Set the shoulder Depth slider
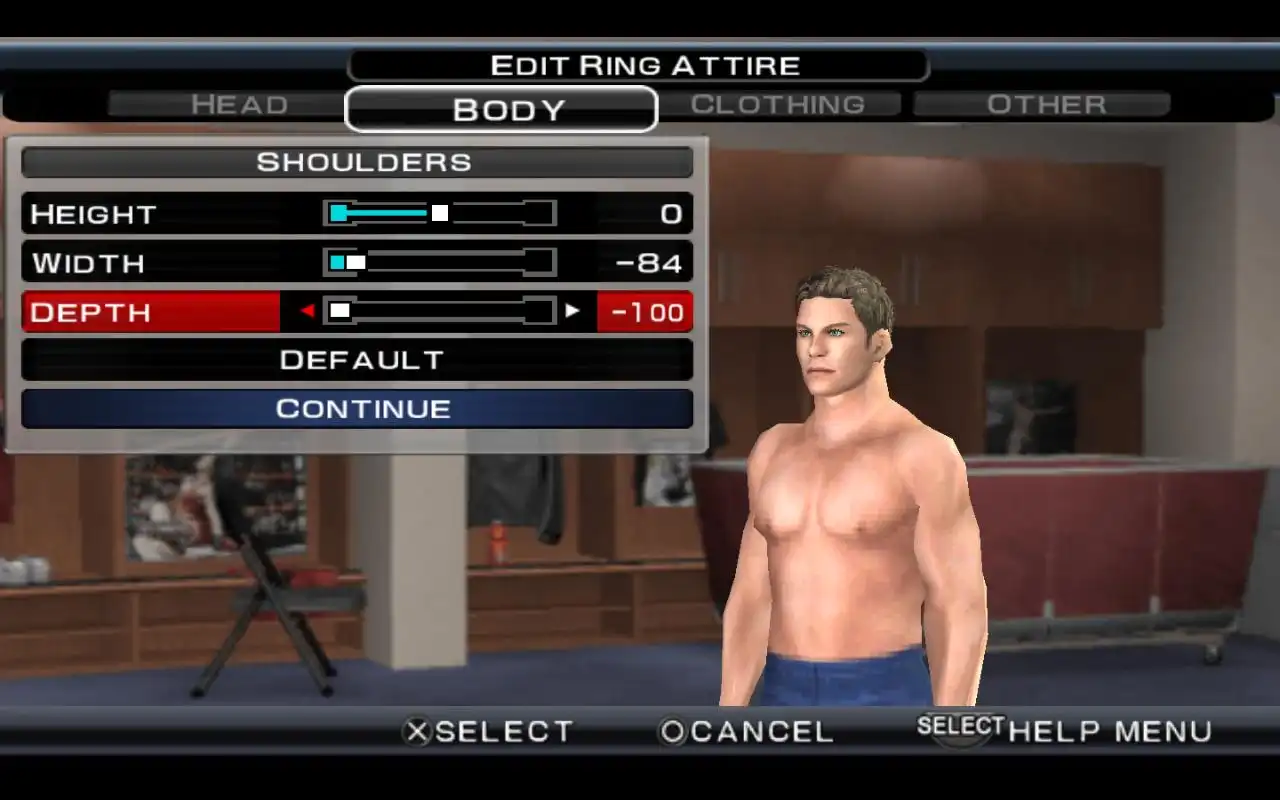 pos(440,311)
